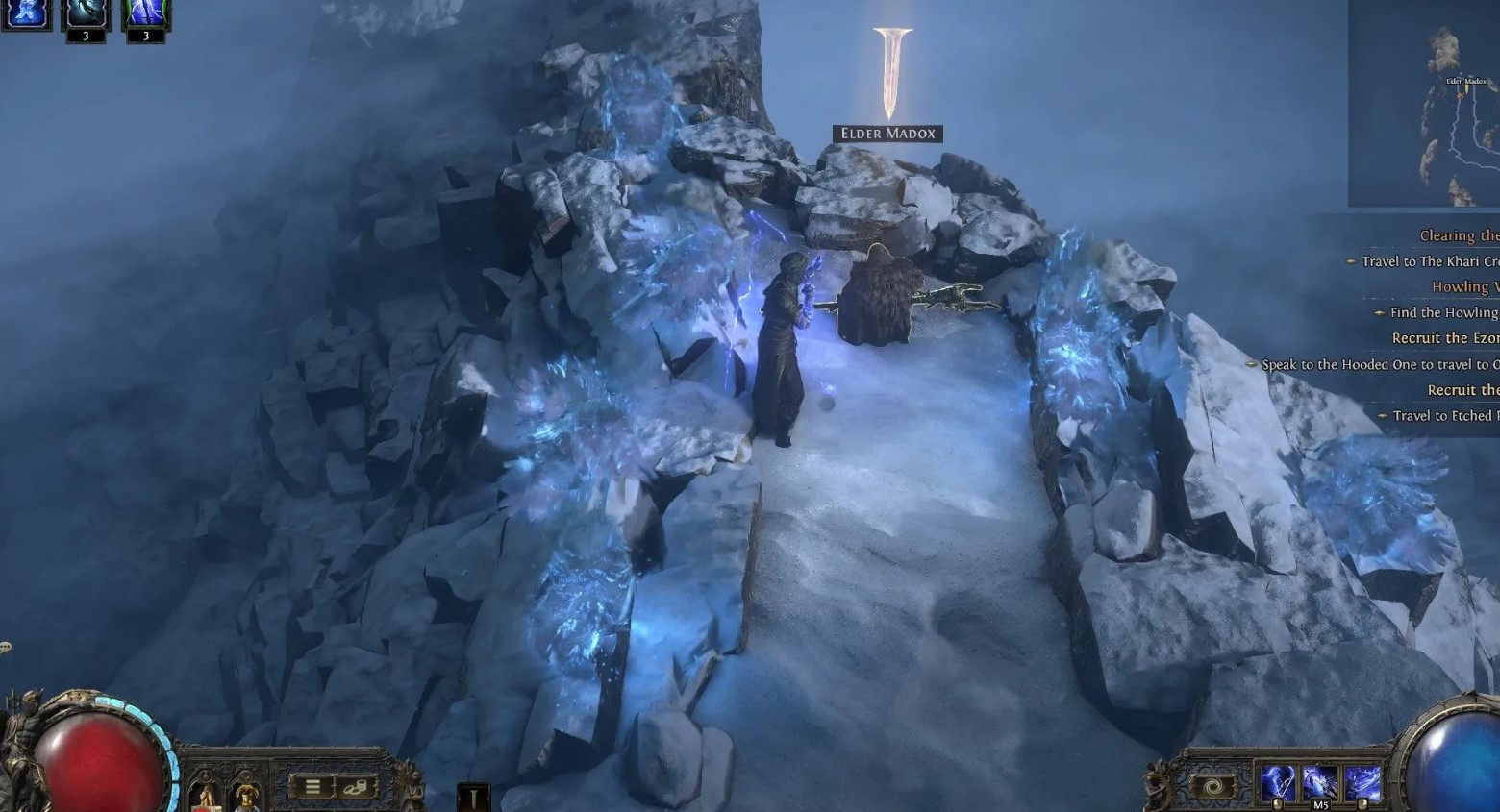Click the small quest marker icon at bottom
Image resolution: width=1500 pixels, height=812 pixels.
[x=473, y=798]
